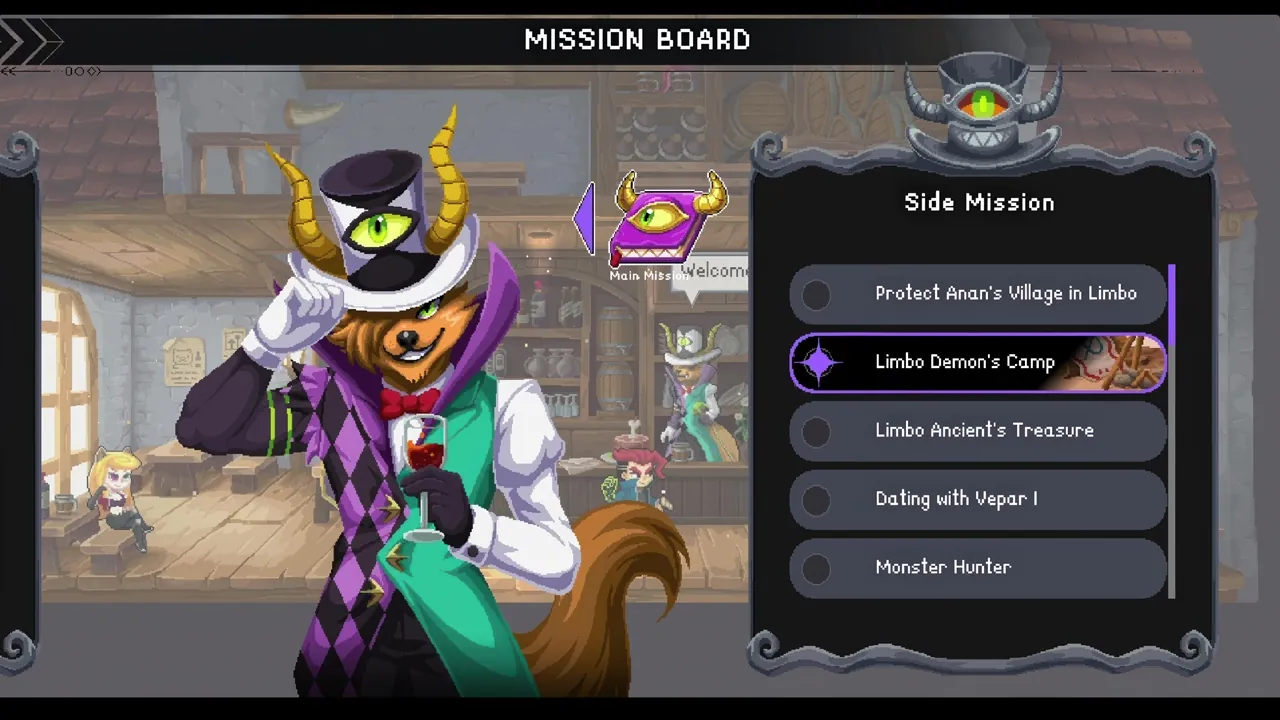The height and width of the screenshot is (720, 1280).
Task: Click the double-arrow ornament on the left divider
Action: 10,71
